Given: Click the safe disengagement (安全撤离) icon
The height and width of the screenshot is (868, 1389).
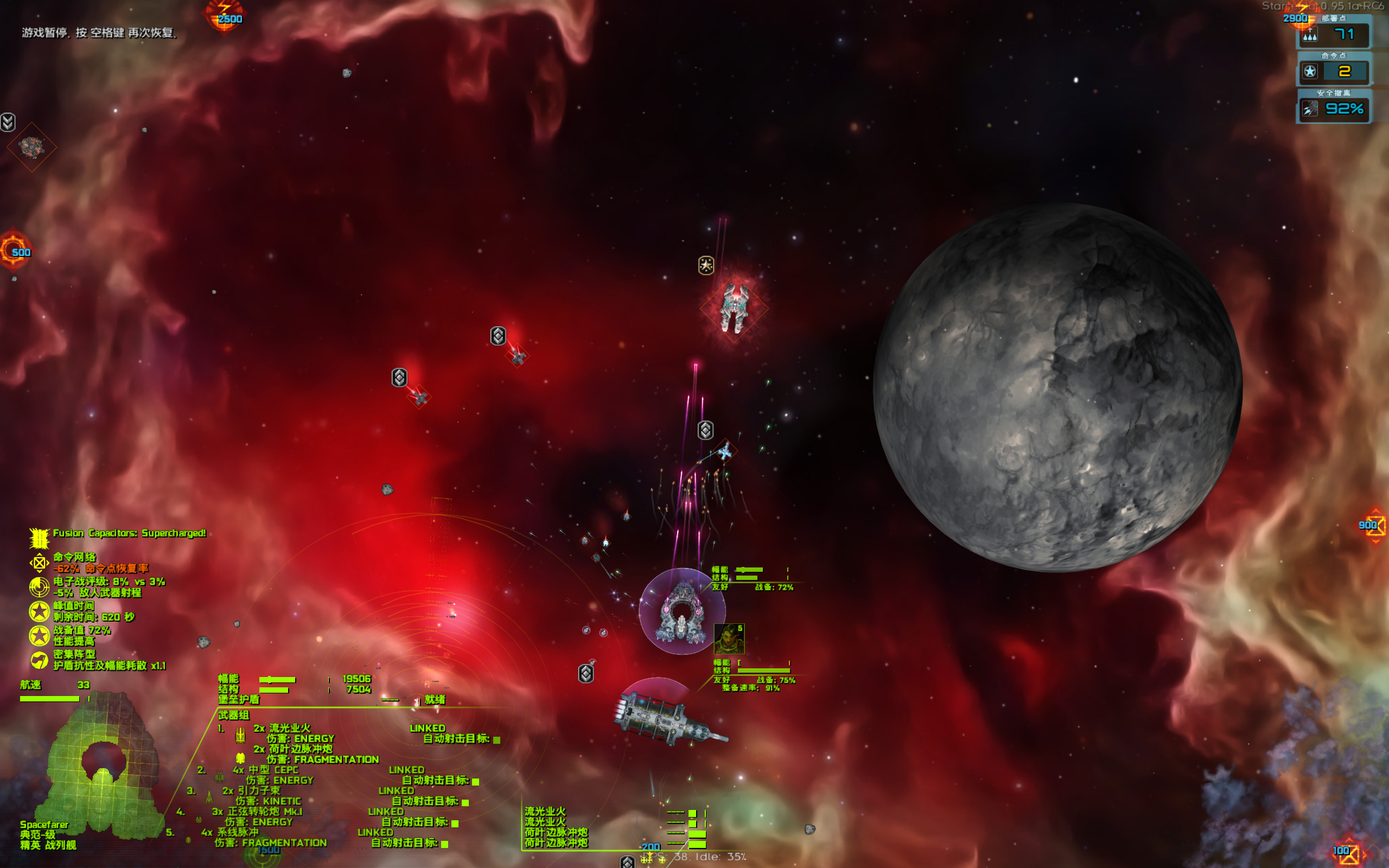Looking at the screenshot, I should [x=1310, y=108].
